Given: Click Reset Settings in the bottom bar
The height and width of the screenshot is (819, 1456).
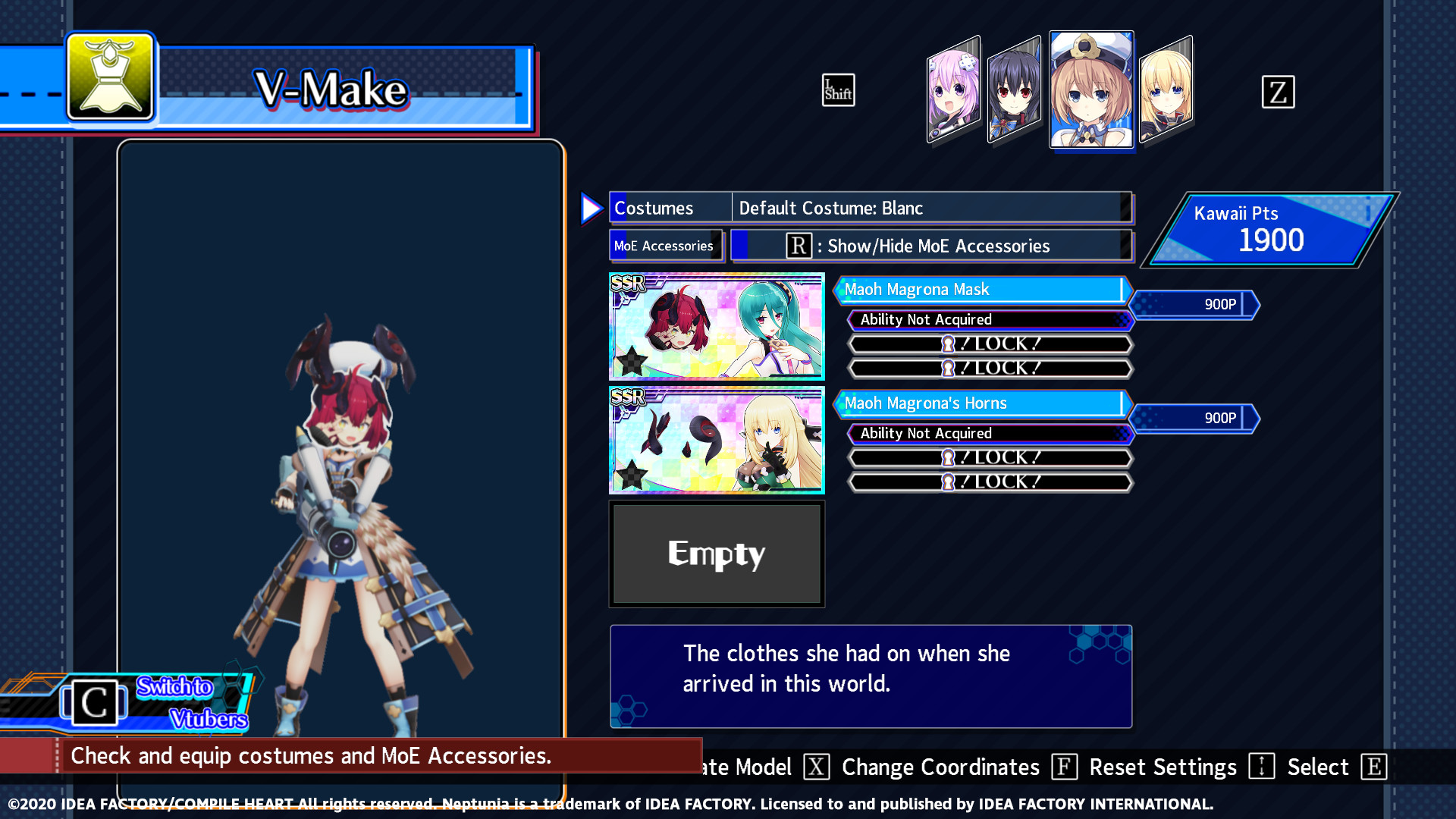Looking at the screenshot, I should [x=1163, y=767].
